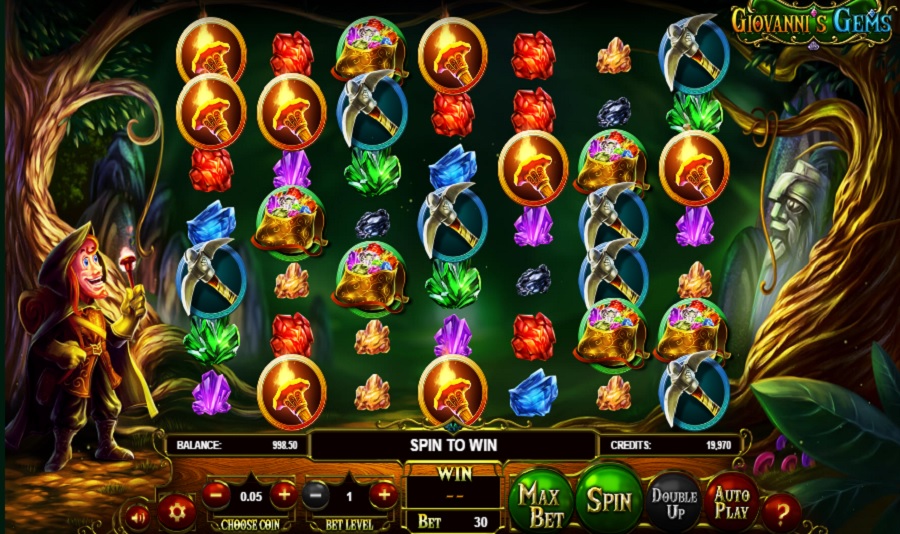Lower the bet level with the minus button
Screen dimensions: 900x534
(316, 494)
